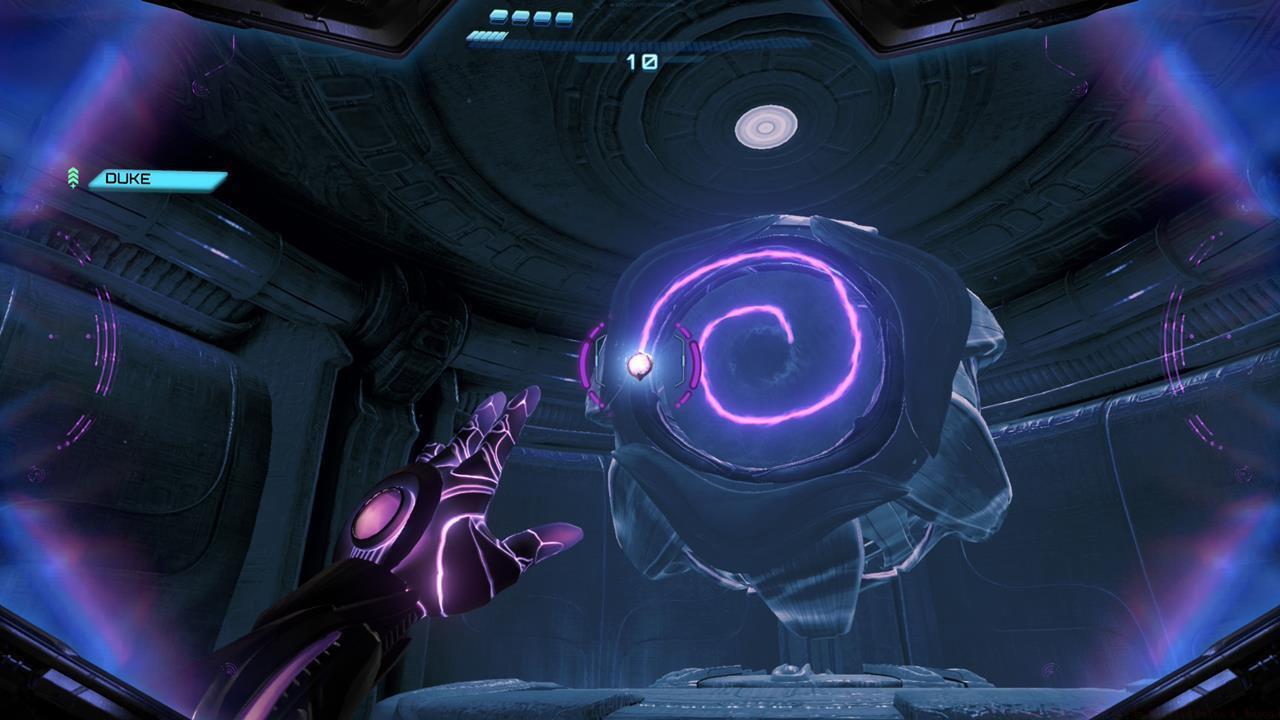Expand the ammo counter readout
This screenshot has width=1280, height=720.
[x=643, y=59]
